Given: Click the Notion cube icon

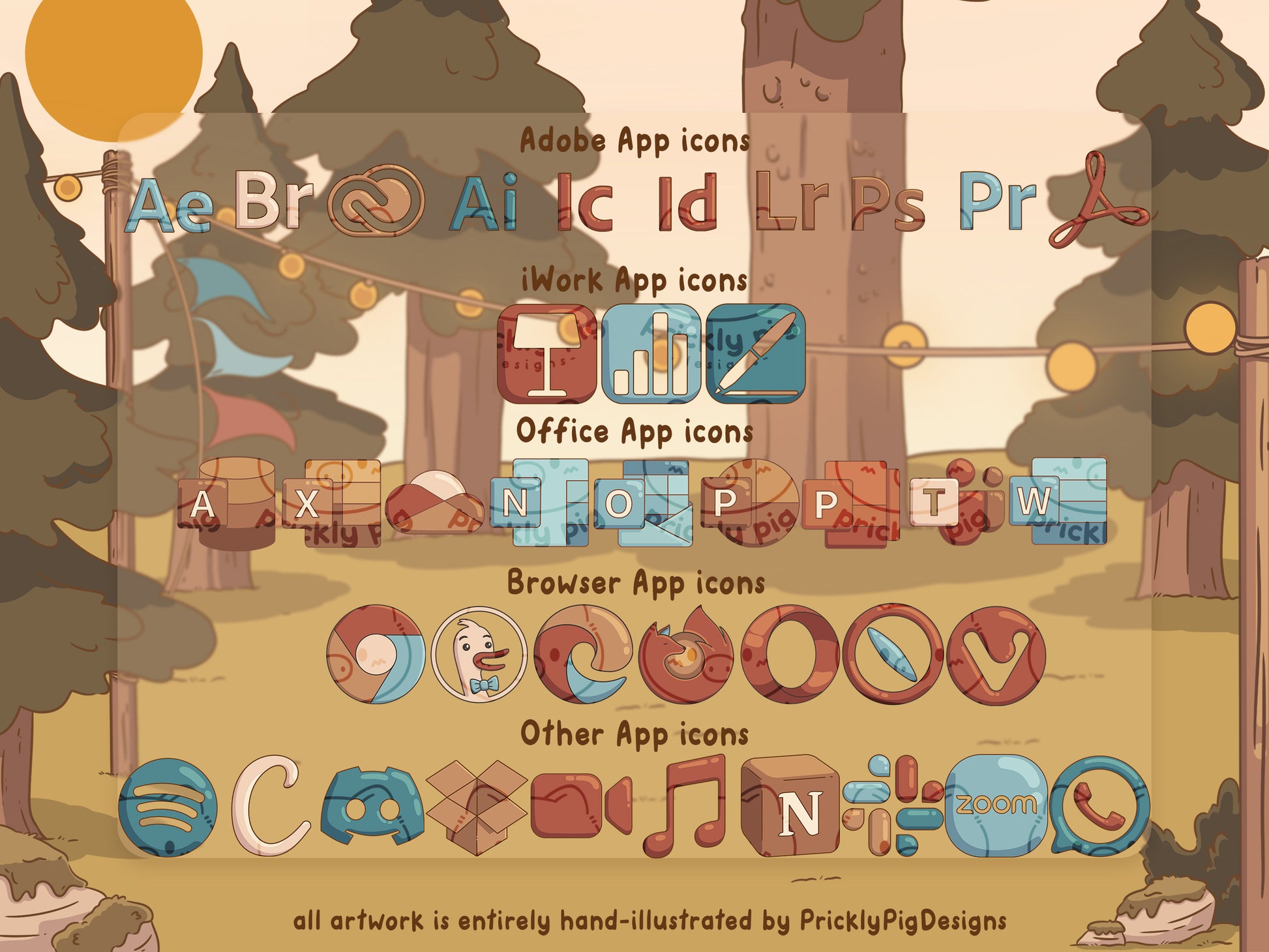Looking at the screenshot, I should 791,806.
